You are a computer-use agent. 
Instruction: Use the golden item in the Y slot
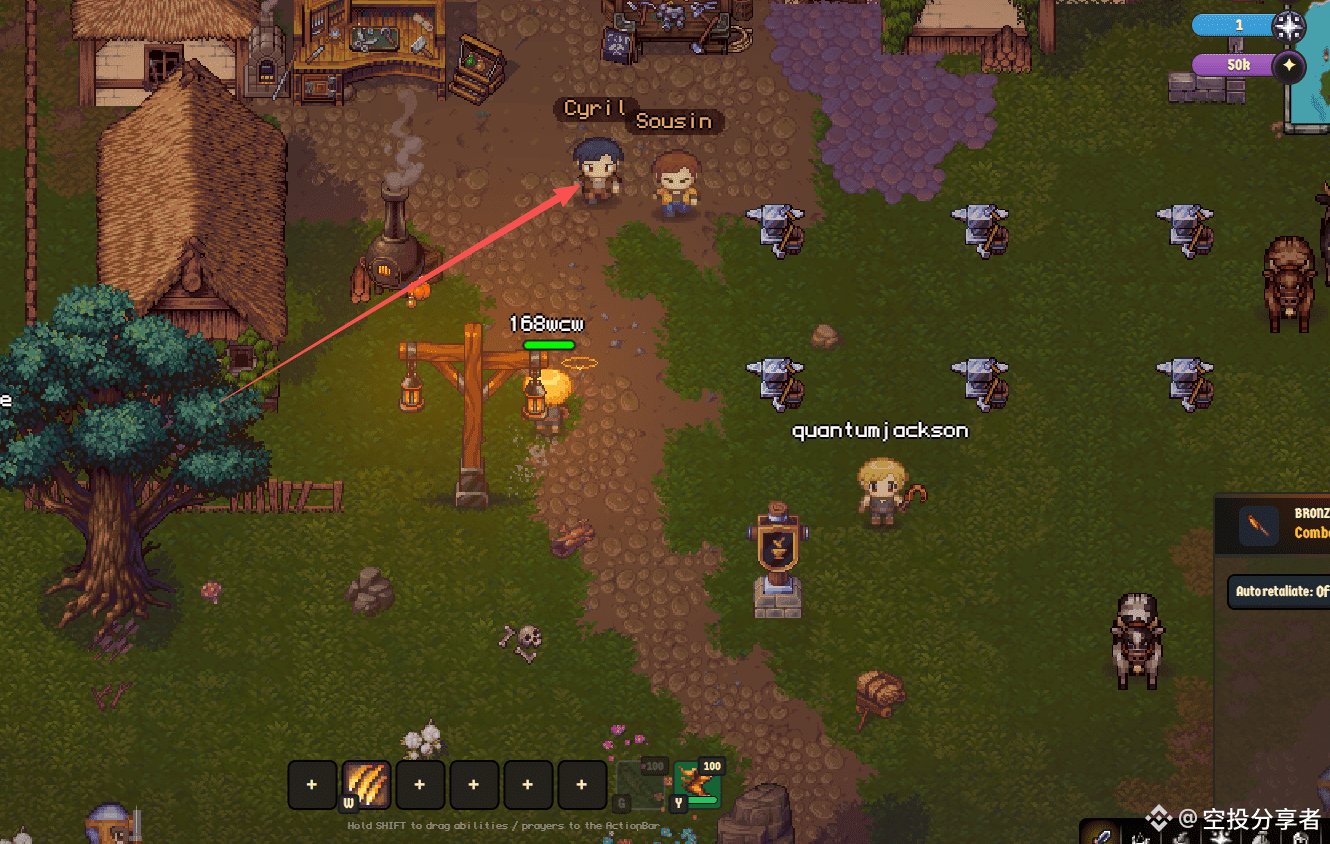click(696, 784)
